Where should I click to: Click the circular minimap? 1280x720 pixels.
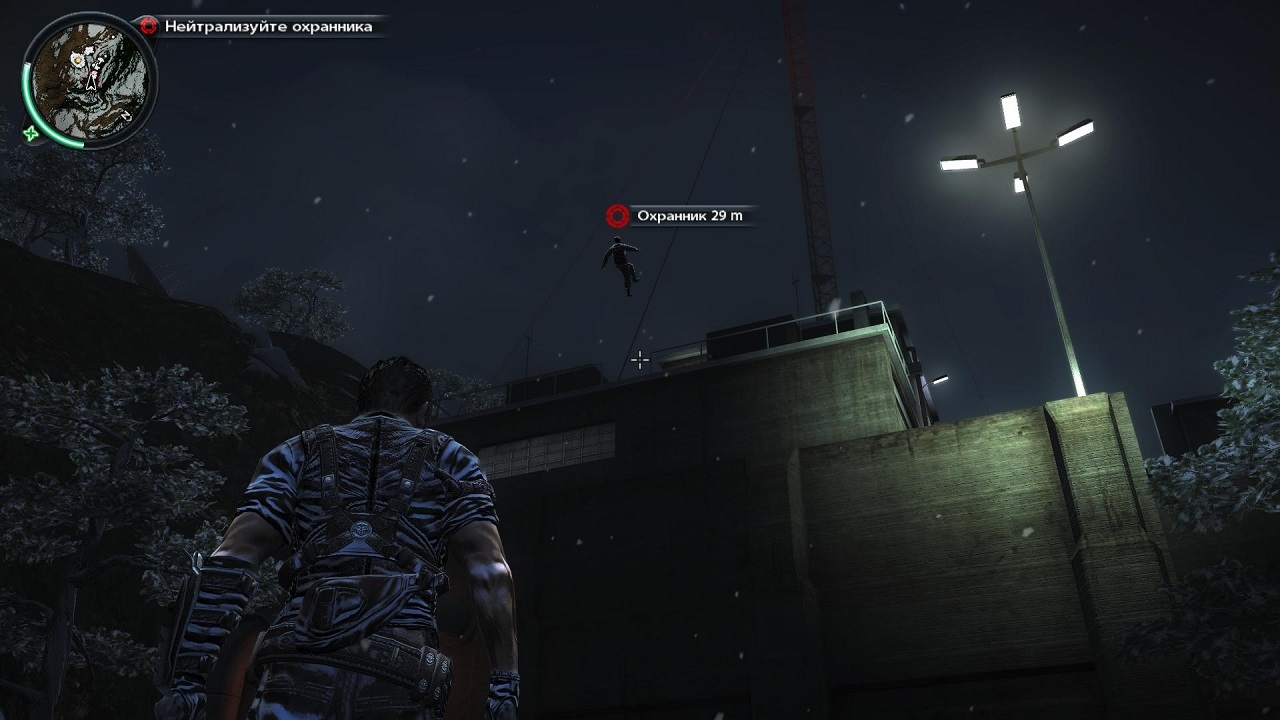pyautogui.click(x=90, y=78)
